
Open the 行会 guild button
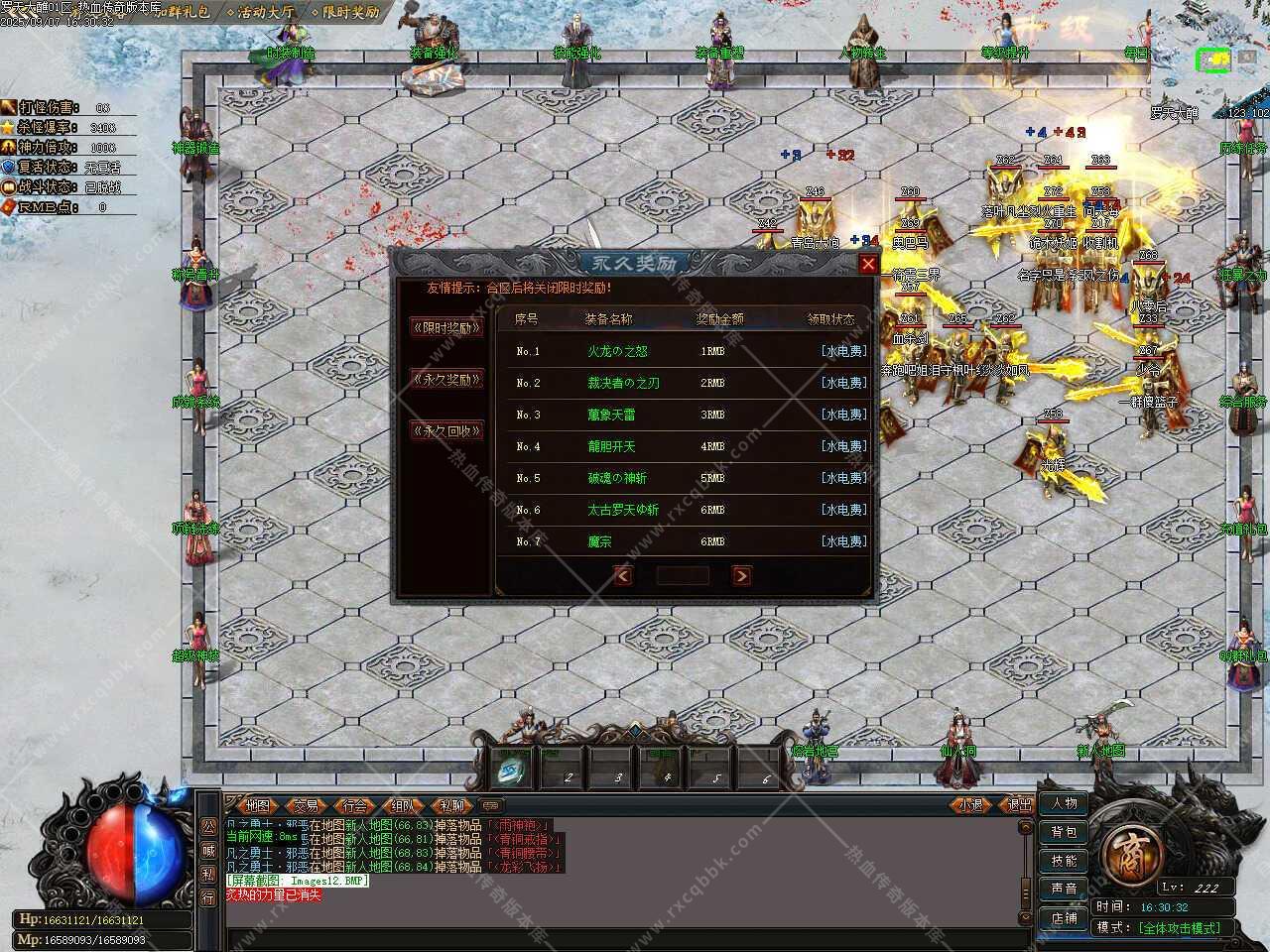354,805
